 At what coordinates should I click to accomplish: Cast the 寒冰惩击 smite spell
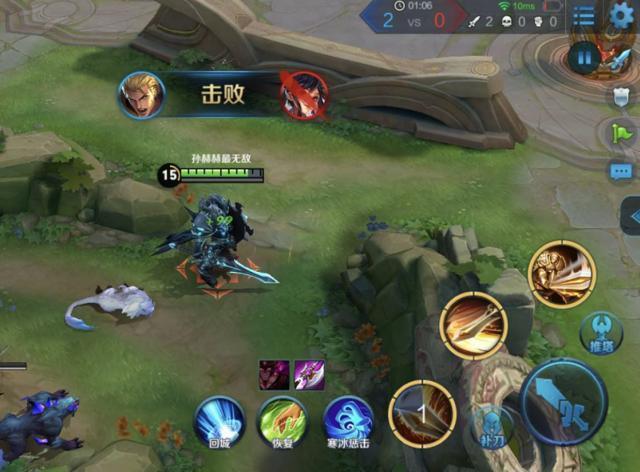[347, 421]
